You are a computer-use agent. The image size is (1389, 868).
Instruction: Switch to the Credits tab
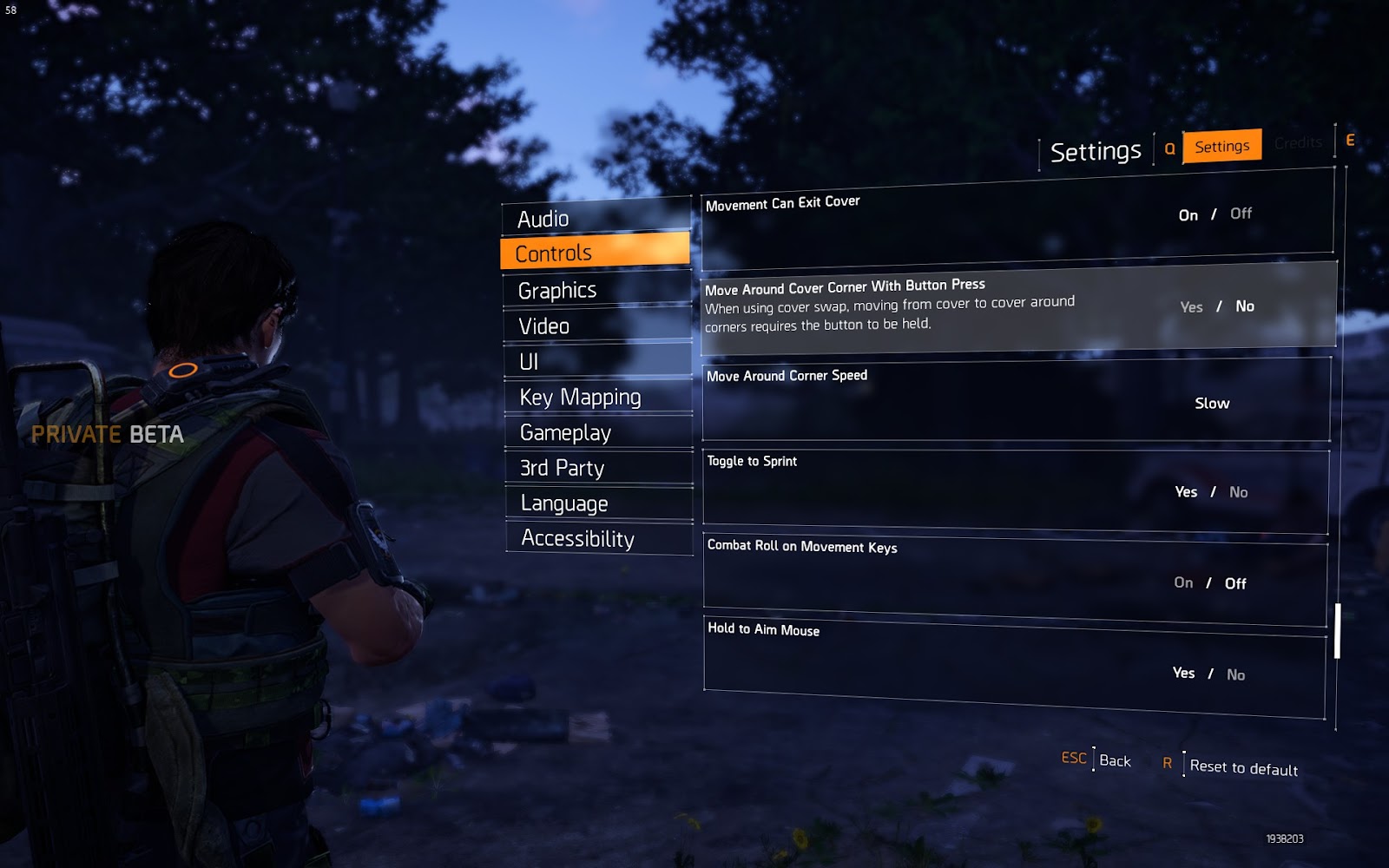point(1298,142)
